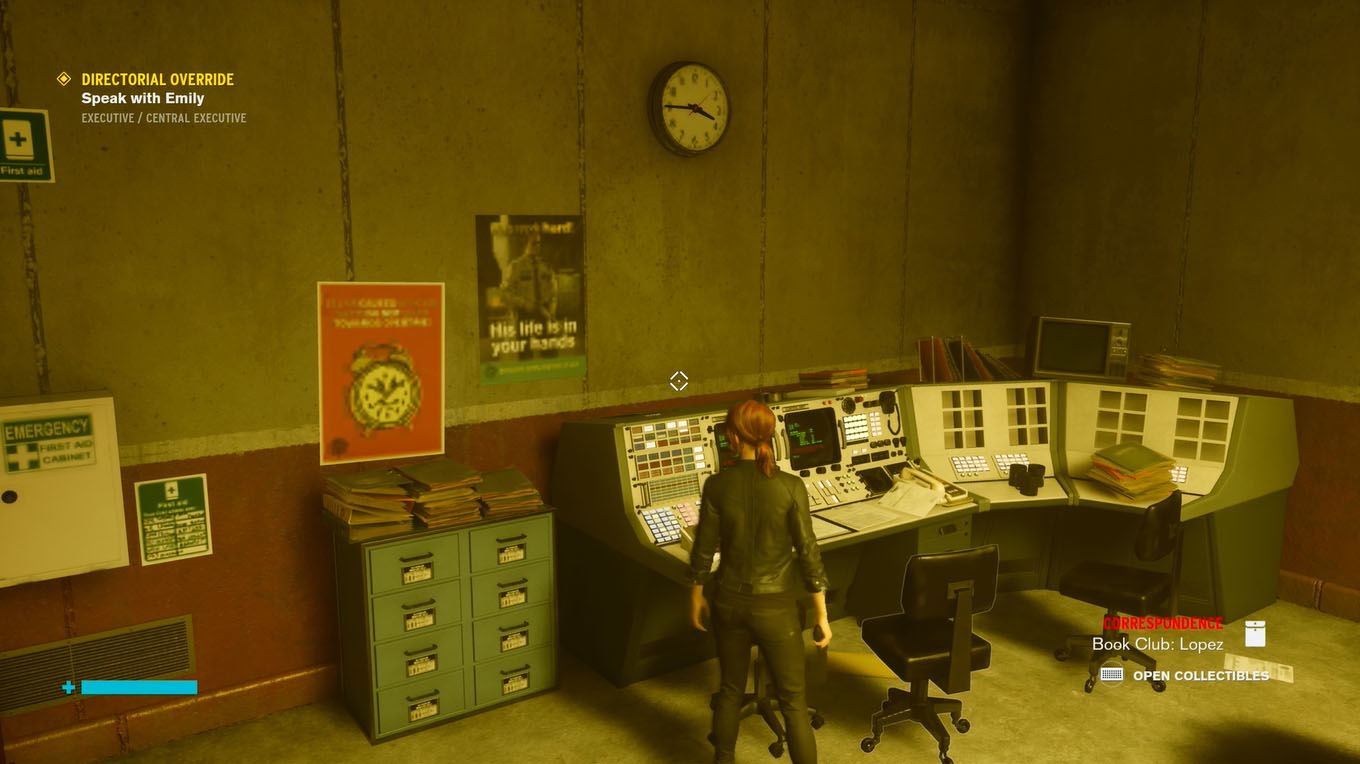The height and width of the screenshot is (764, 1360).
Task: Select the DIRECTORIAL OVERRIDE mission title
Action: click(157, 79)
